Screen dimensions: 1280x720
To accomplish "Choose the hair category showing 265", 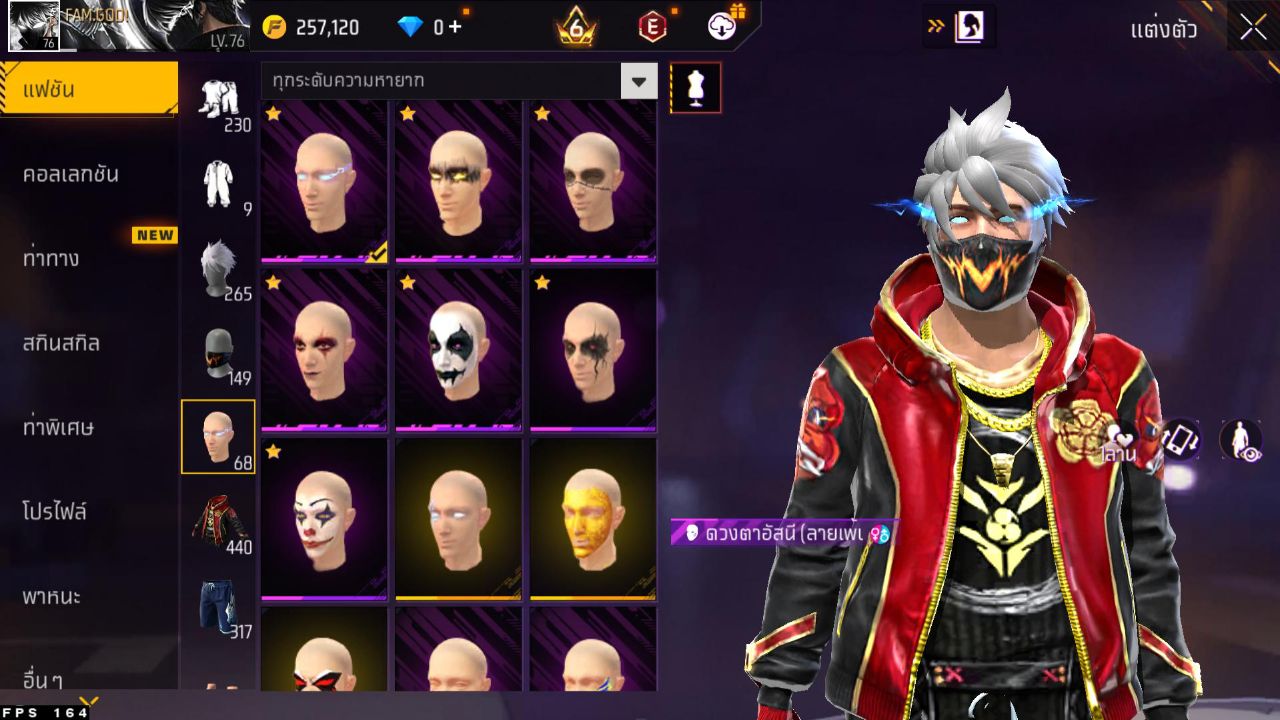I will point(219,270).
